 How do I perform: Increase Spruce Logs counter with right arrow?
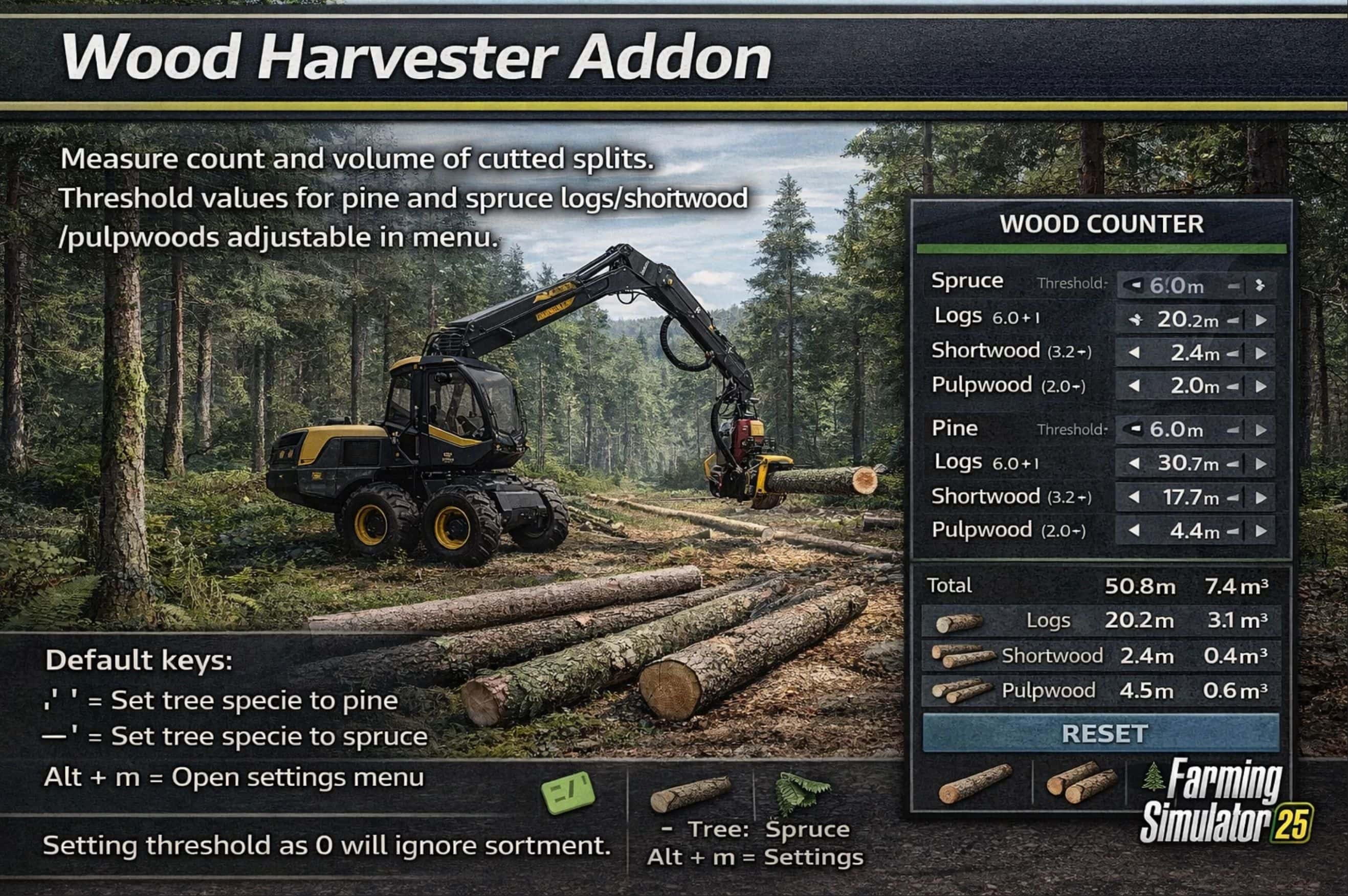click(1262, 320)
